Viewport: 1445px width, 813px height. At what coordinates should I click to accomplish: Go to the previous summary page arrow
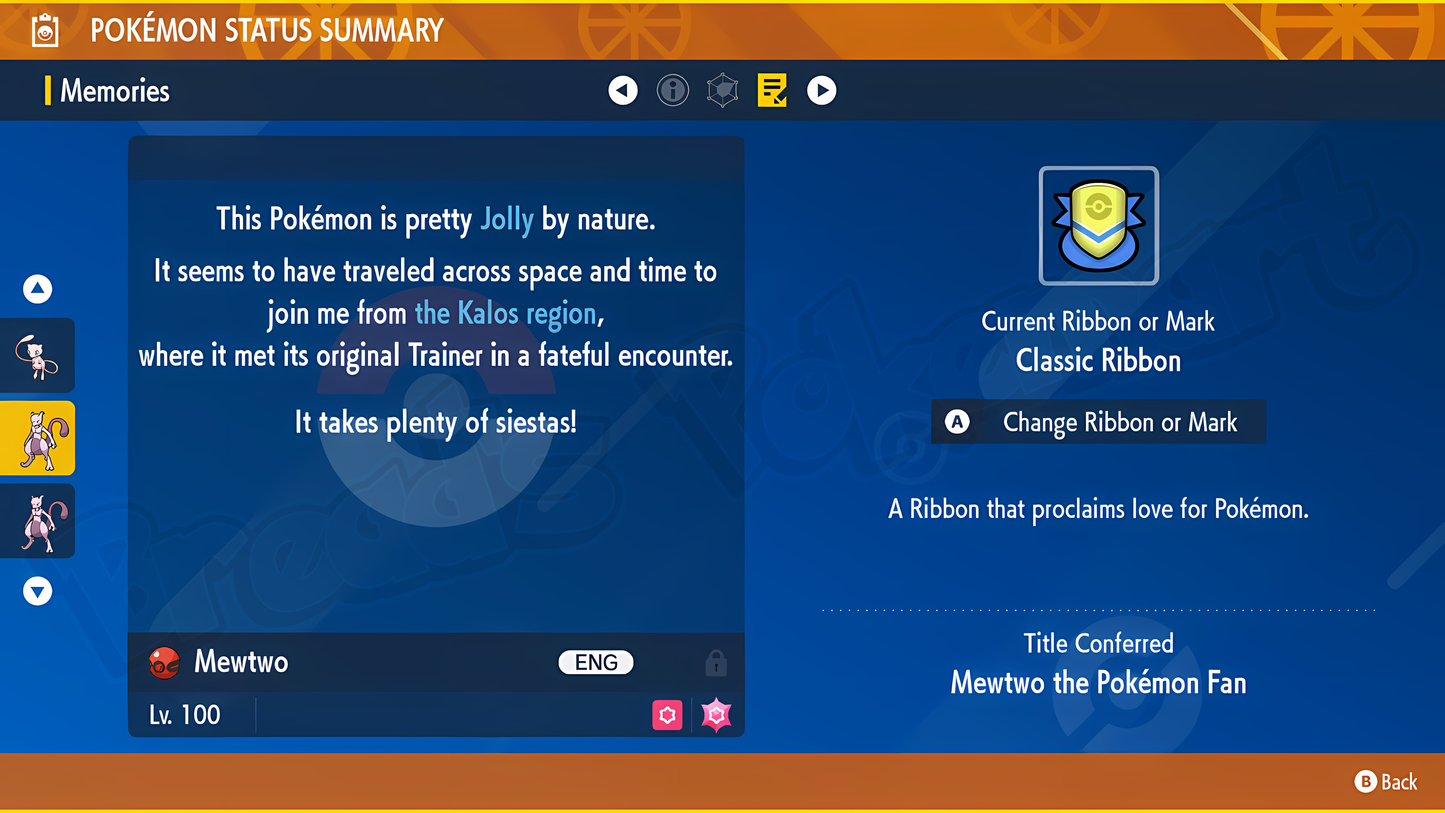[623, 91]
